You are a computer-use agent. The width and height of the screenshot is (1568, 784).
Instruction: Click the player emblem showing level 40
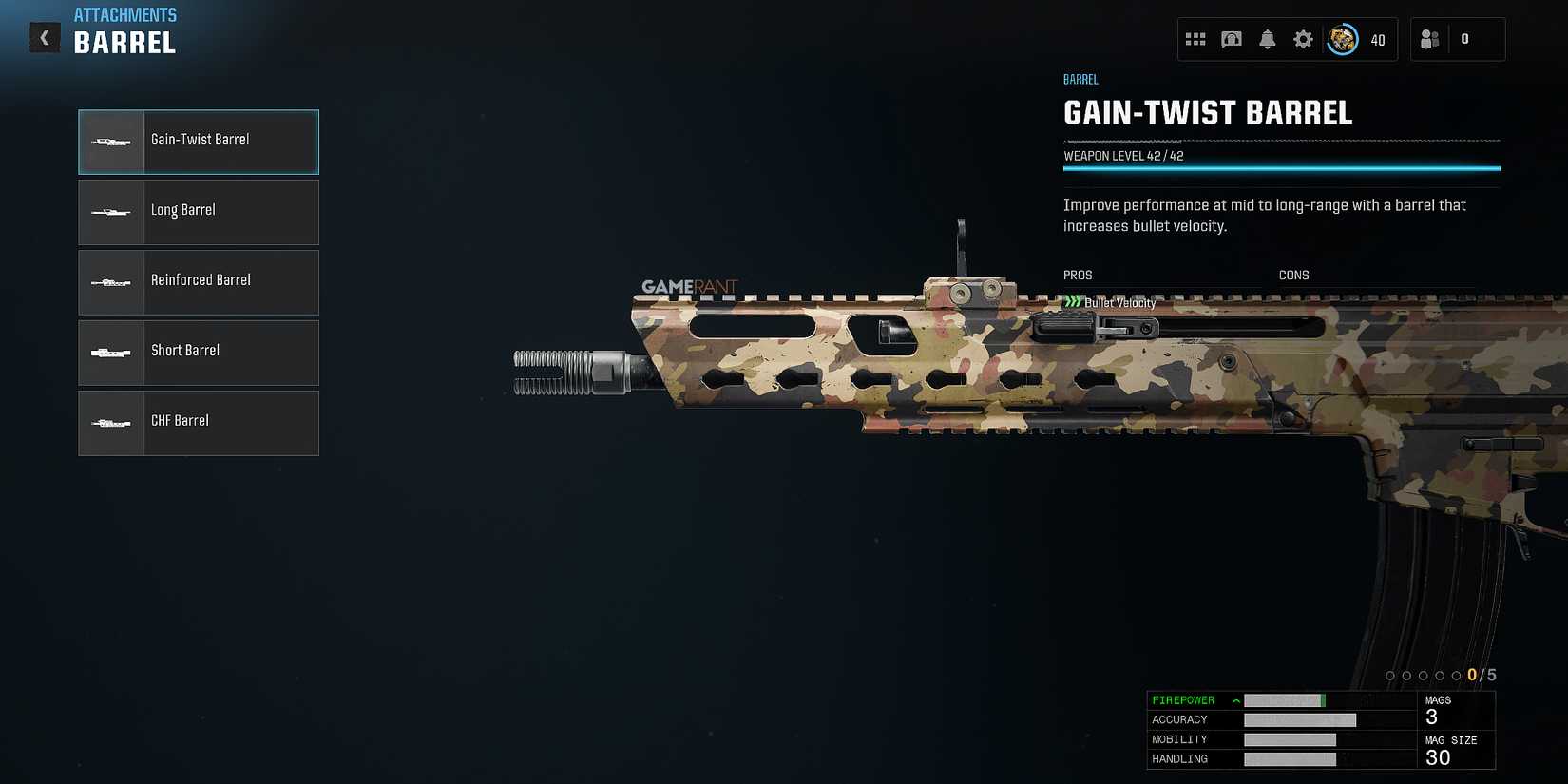point(1342,39)
